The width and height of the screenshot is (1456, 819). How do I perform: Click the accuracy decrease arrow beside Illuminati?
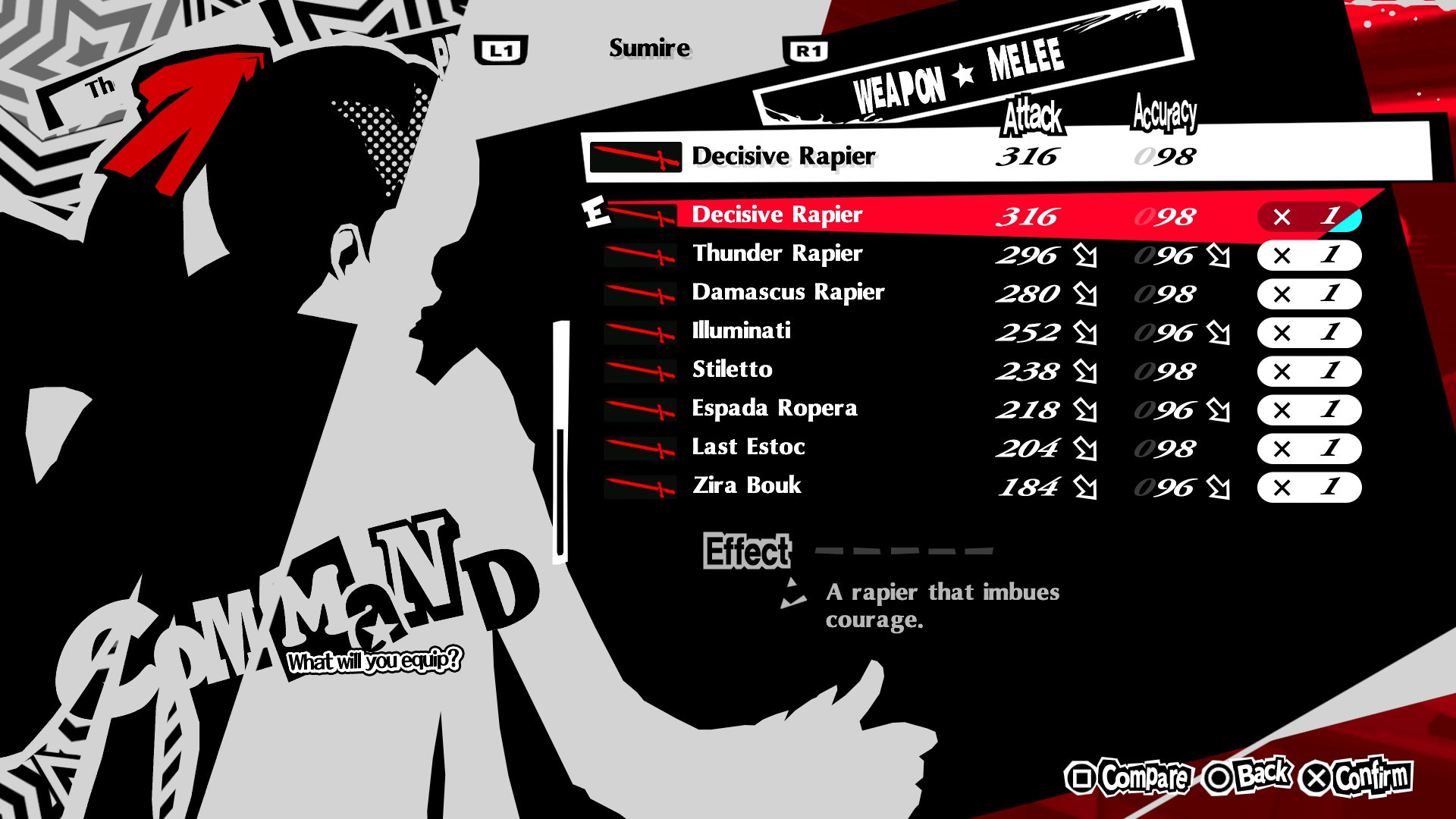[1221, 334]
